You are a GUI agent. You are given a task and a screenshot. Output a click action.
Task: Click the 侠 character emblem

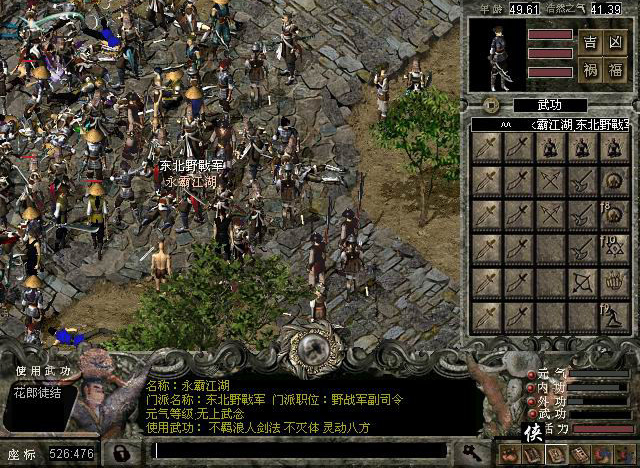pos(533,433)
